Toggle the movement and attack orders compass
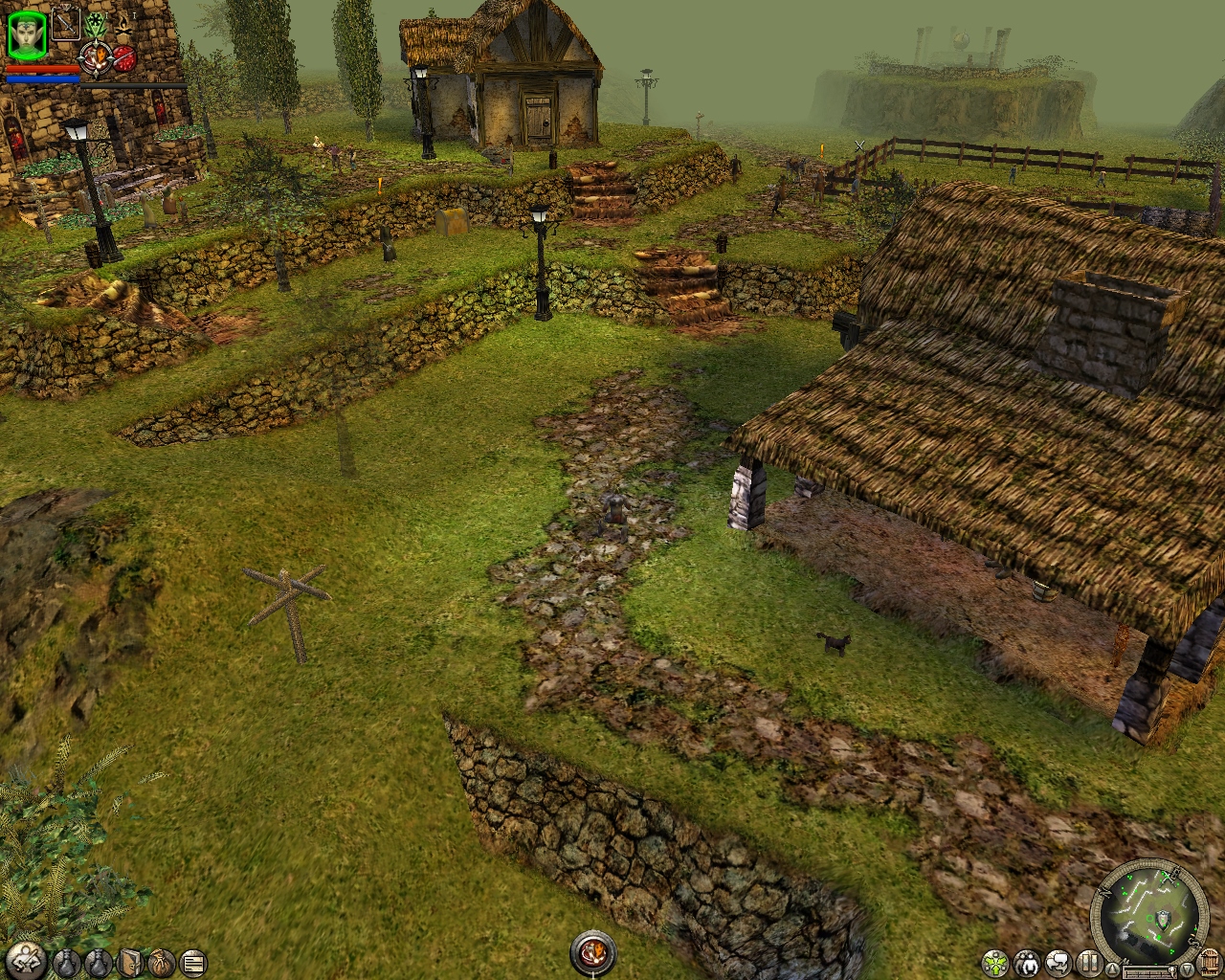 click(x=96, y=58)
